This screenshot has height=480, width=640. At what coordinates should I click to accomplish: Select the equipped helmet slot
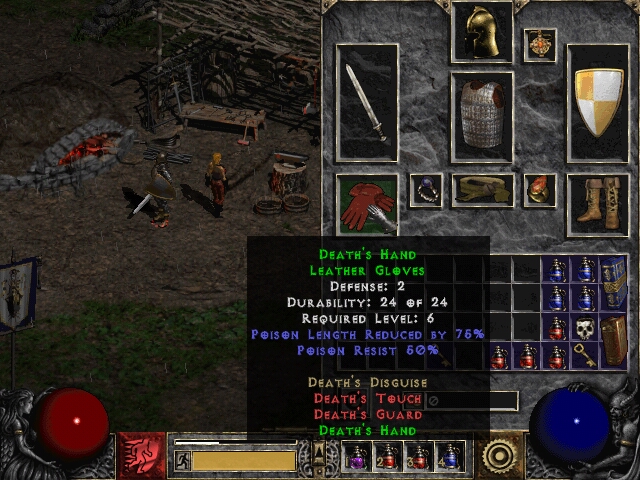click(482, 32)
